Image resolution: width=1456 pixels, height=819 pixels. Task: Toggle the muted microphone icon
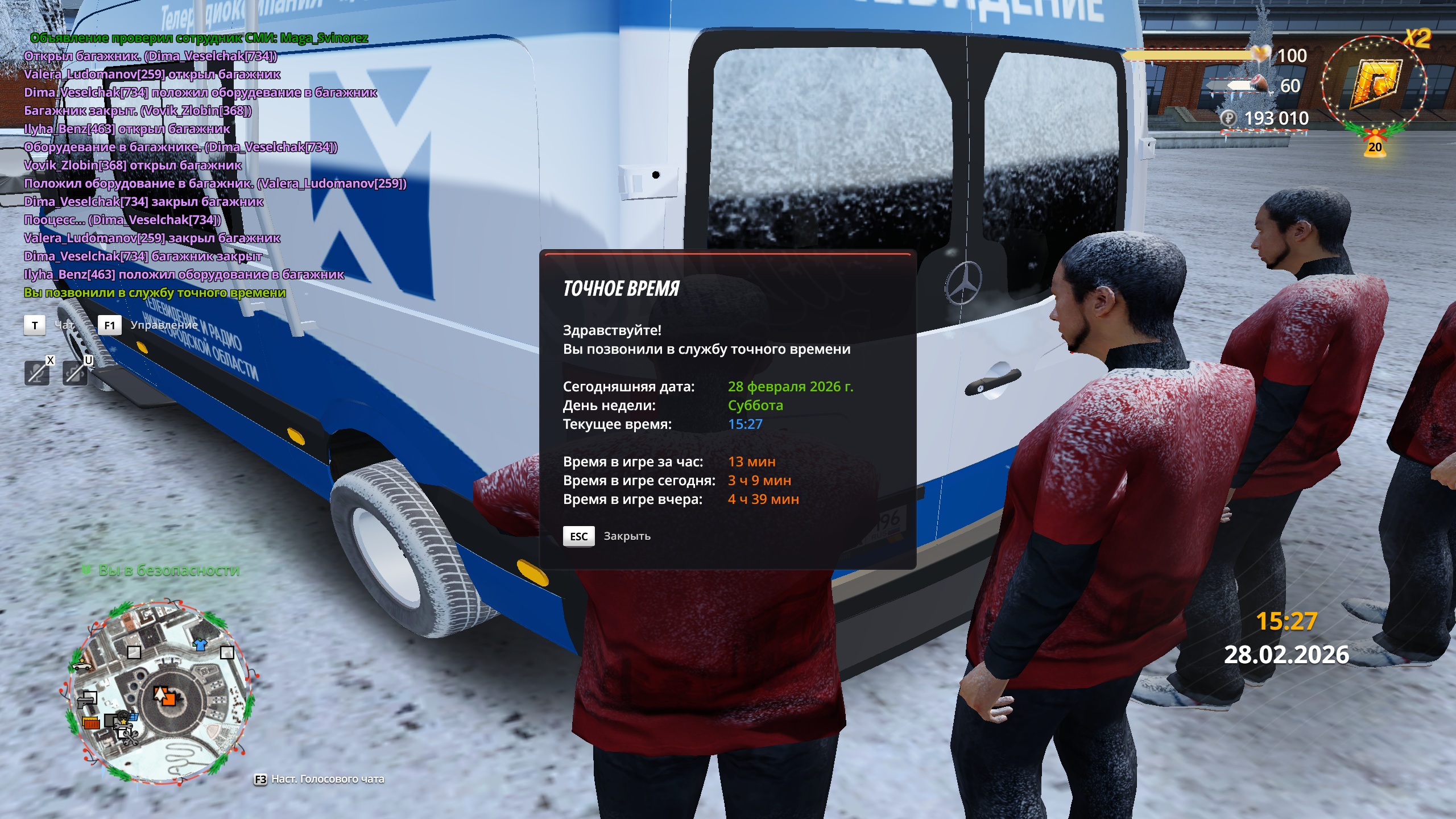pos(37,373)
